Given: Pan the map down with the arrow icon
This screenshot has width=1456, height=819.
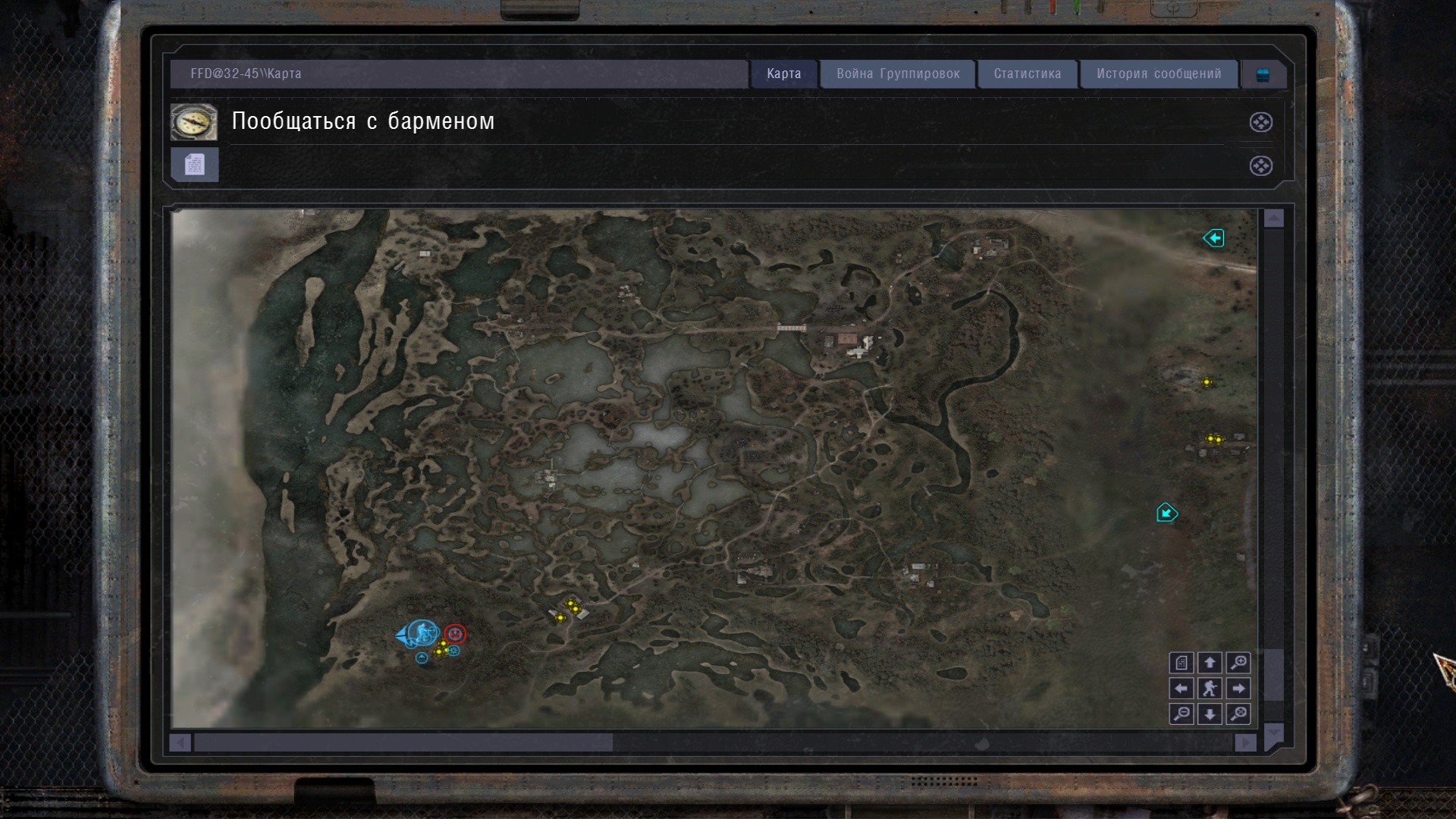Looking at the screenshot, I should [1211, 714].
